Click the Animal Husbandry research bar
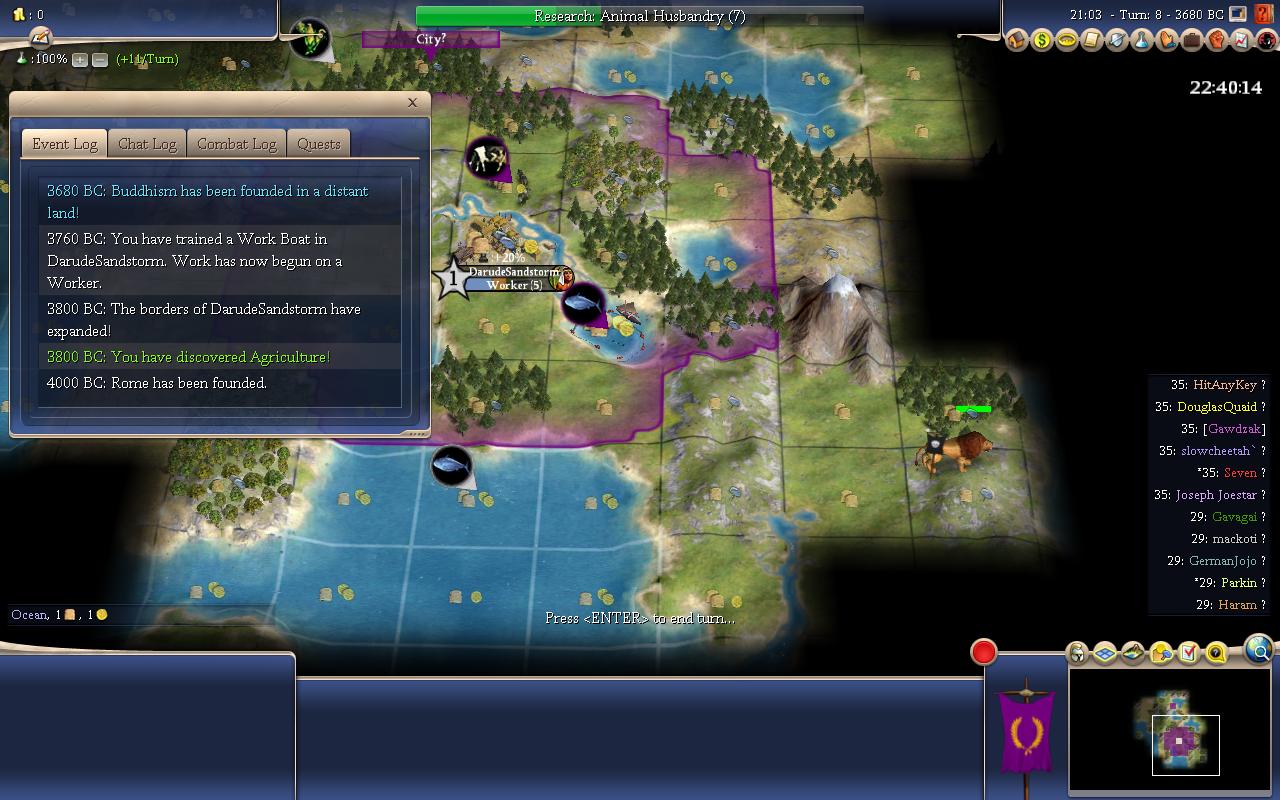Screen dimensions: 1280x800 (x=639, y=16)
